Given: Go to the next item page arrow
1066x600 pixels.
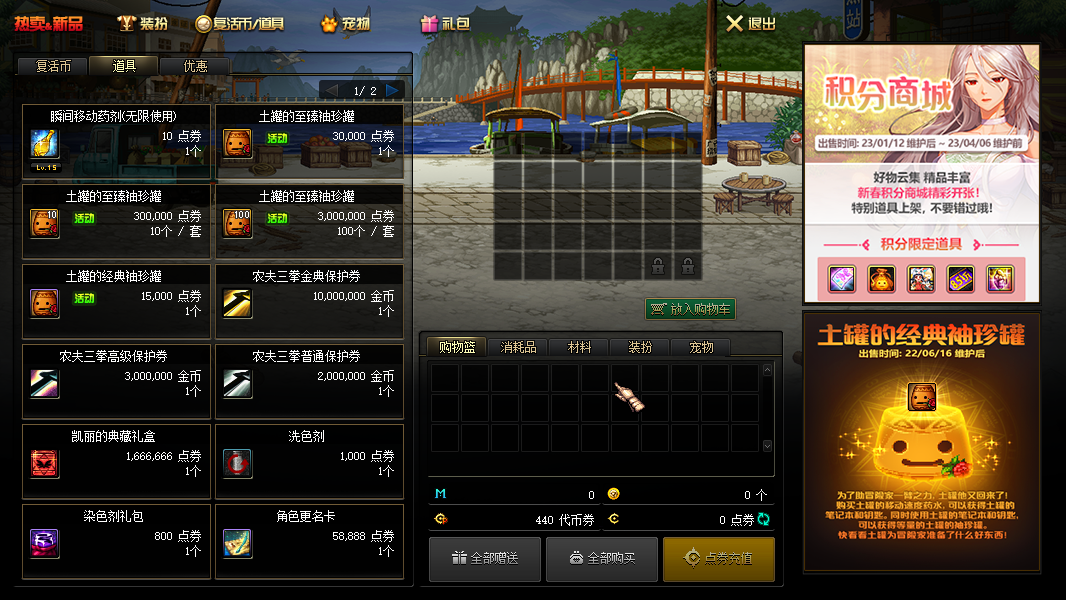Looking at the screenshot, I should pos(394,90).
